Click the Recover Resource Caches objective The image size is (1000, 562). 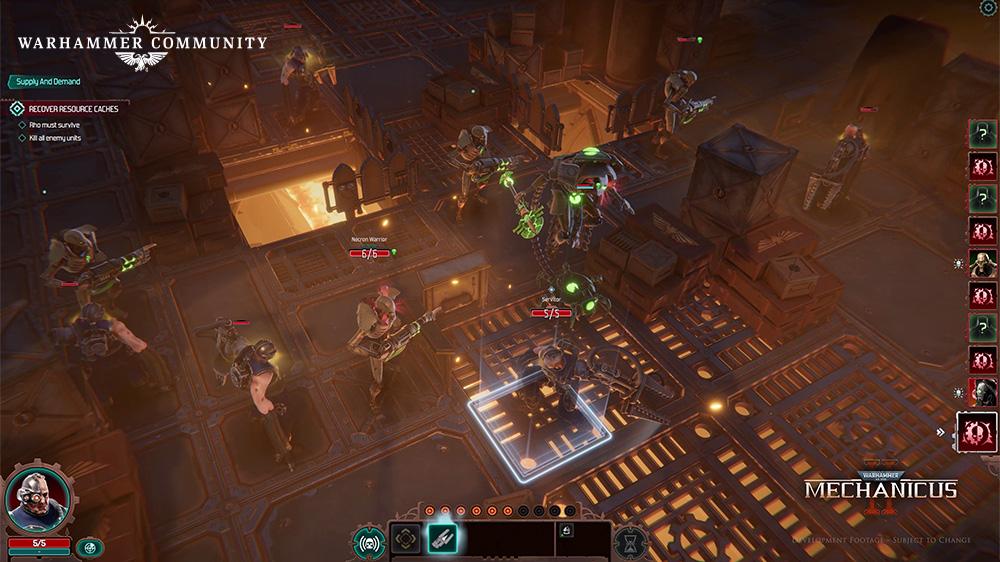coord(72,108)
